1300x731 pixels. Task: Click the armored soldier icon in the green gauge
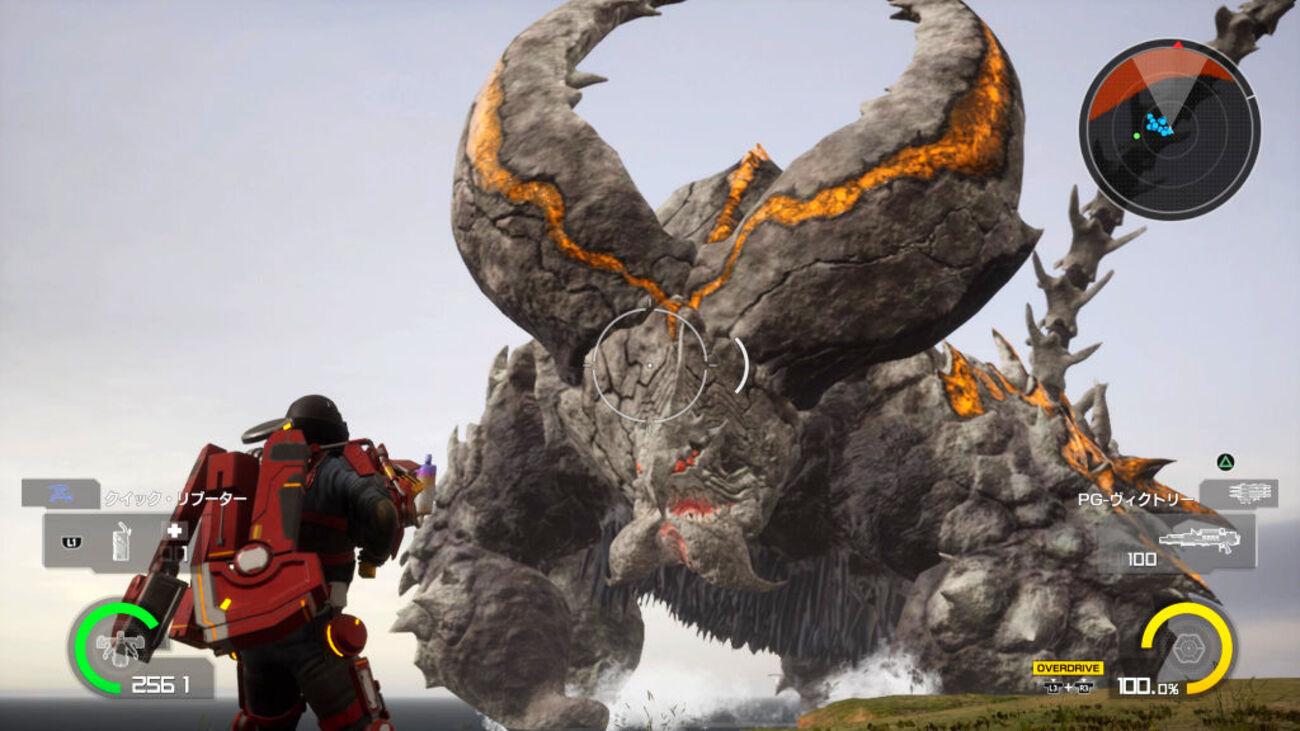tap(118, 648)
